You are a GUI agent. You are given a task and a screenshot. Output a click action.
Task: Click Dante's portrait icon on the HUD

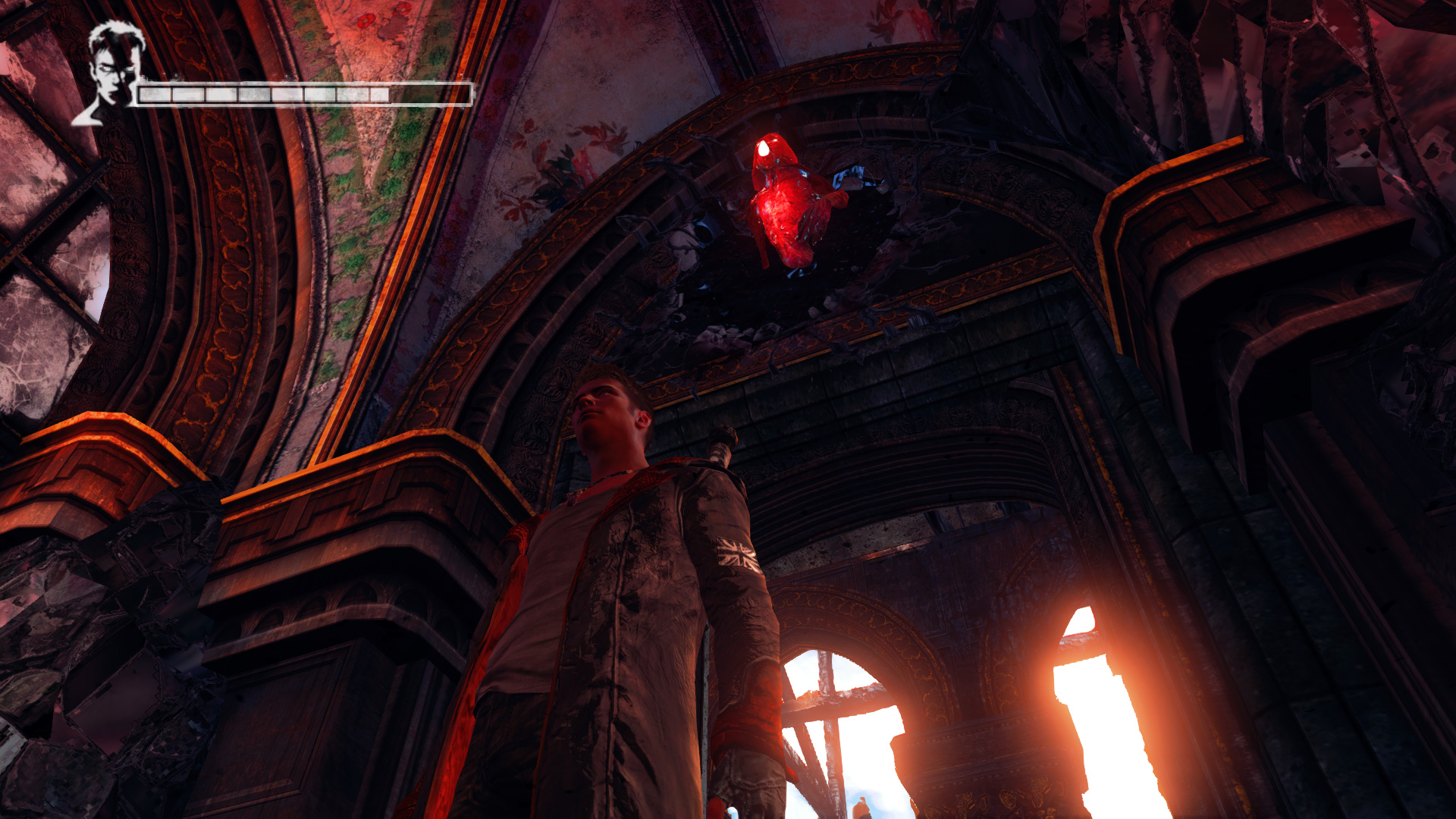(x=110, y=74)
